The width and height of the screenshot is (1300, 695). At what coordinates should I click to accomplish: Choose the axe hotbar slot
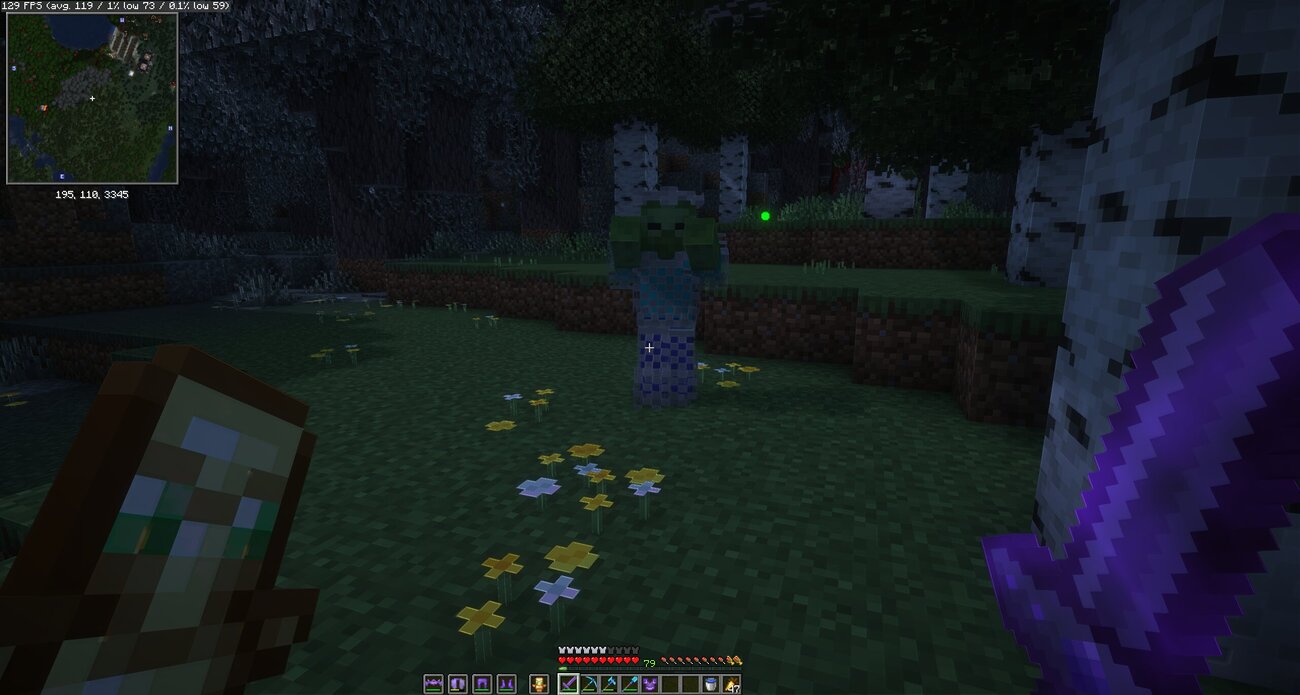coord(609,684)
